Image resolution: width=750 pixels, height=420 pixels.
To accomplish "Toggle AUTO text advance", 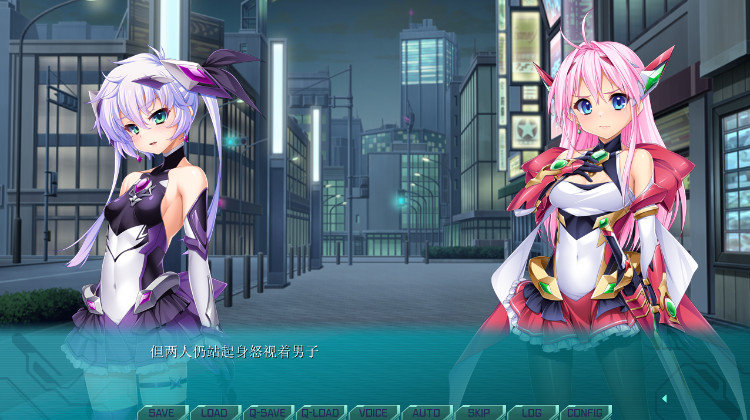I will 426,412.
